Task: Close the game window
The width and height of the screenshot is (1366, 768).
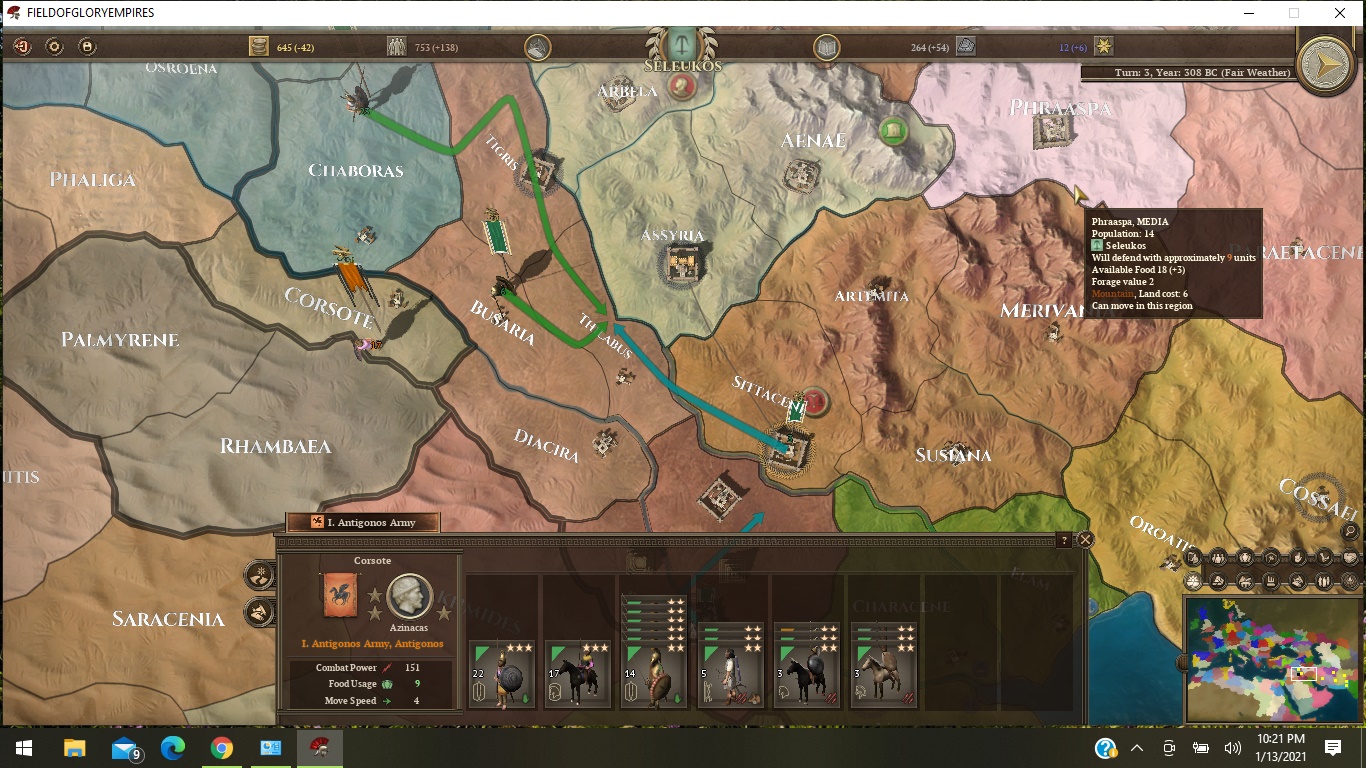Action: point(1340,13)
